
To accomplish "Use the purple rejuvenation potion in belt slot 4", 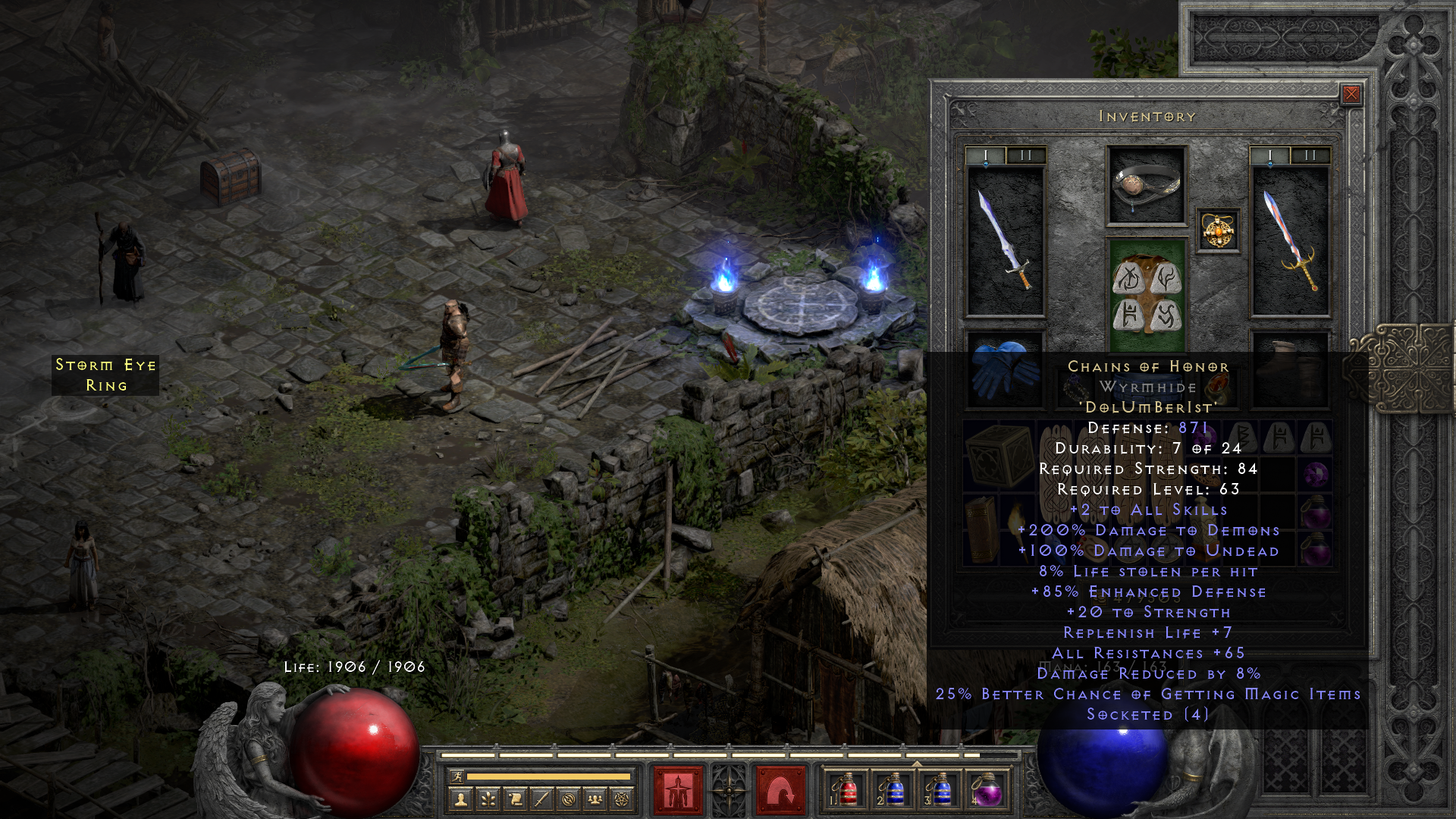I will [987, 790].
